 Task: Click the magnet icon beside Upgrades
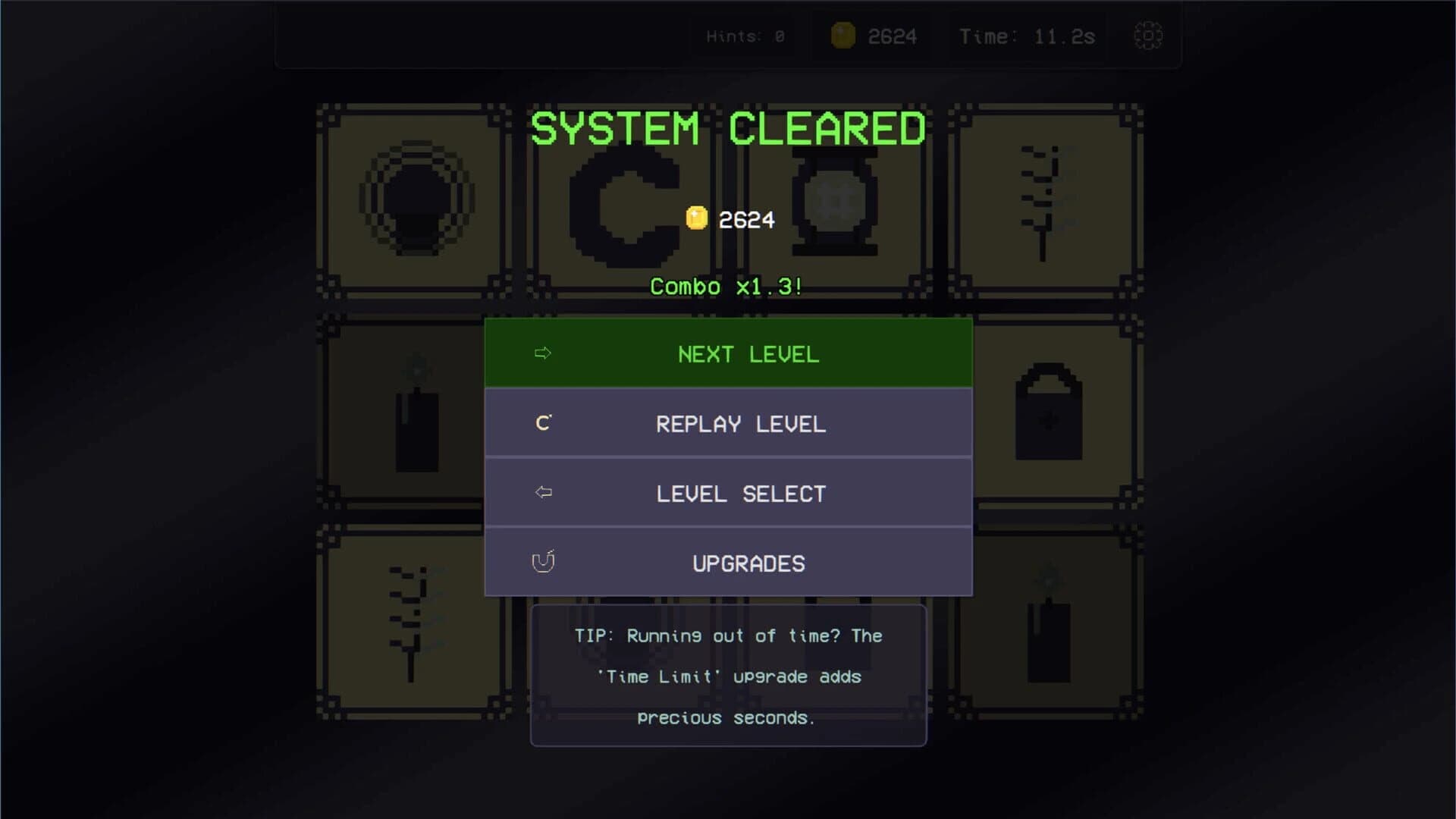[x=543, y=562]
